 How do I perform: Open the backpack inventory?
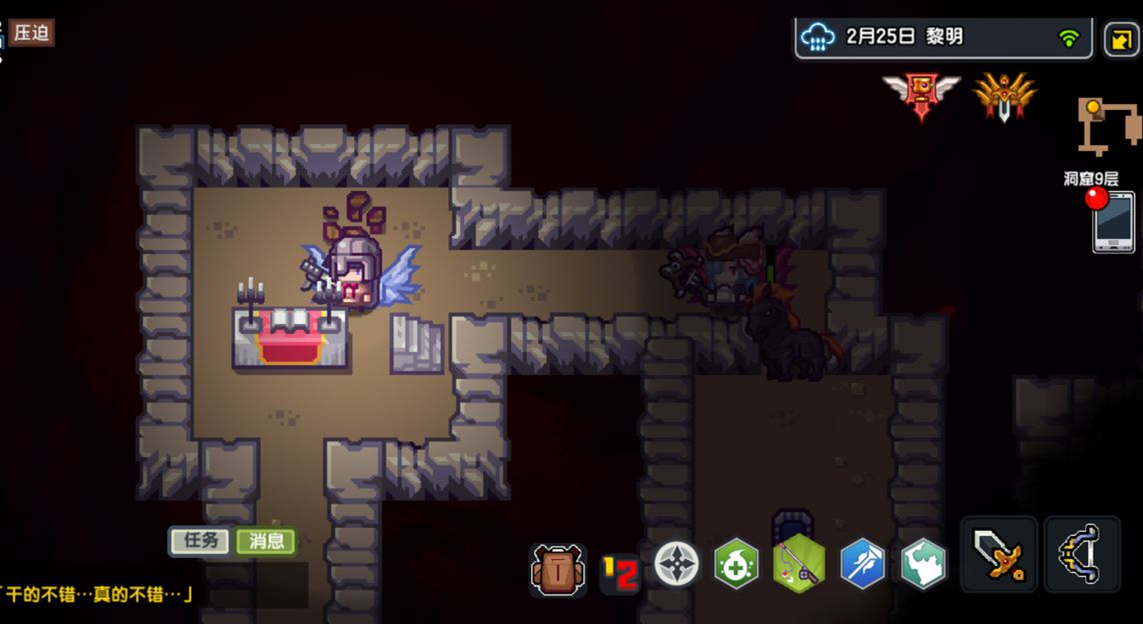click(x=557, y=568)
